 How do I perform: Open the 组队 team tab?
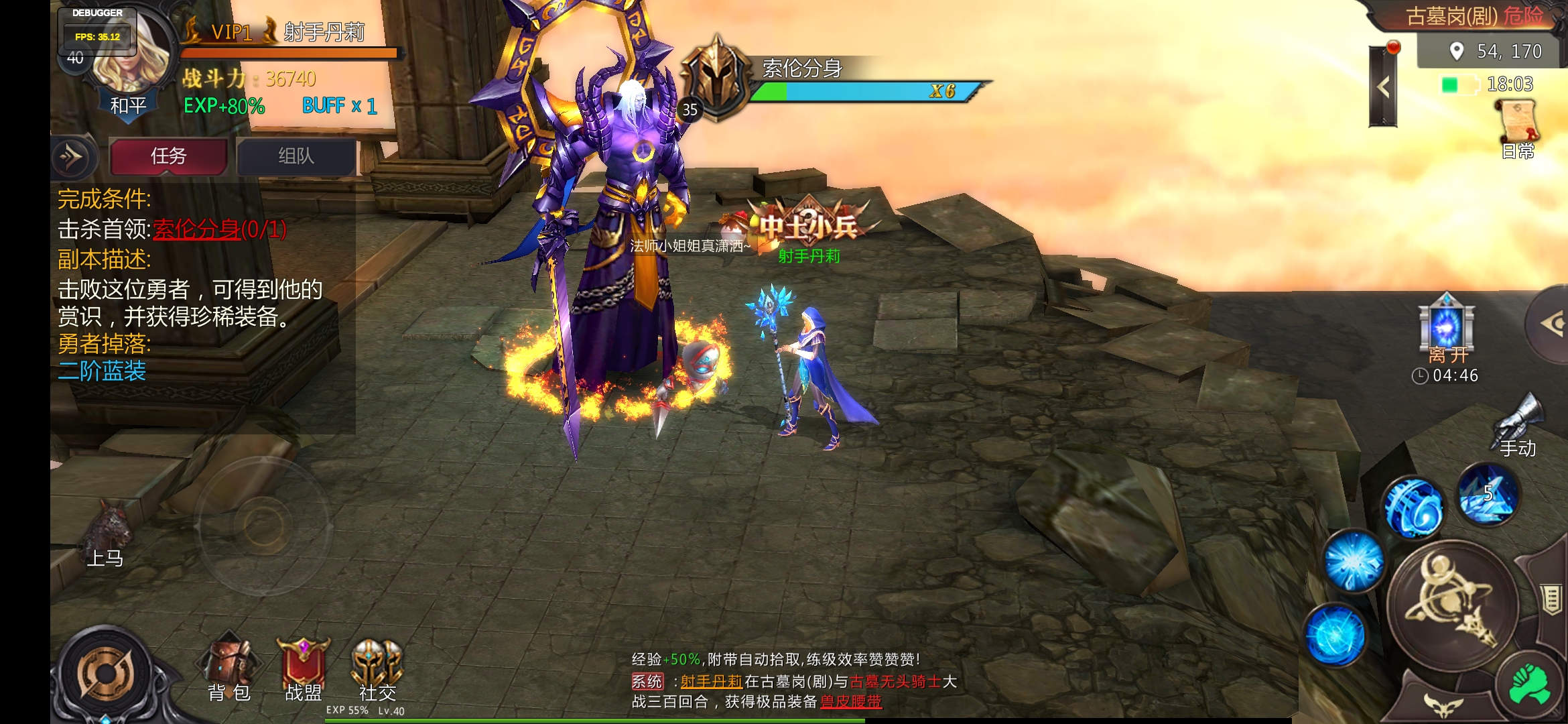[x=296, y=157]
